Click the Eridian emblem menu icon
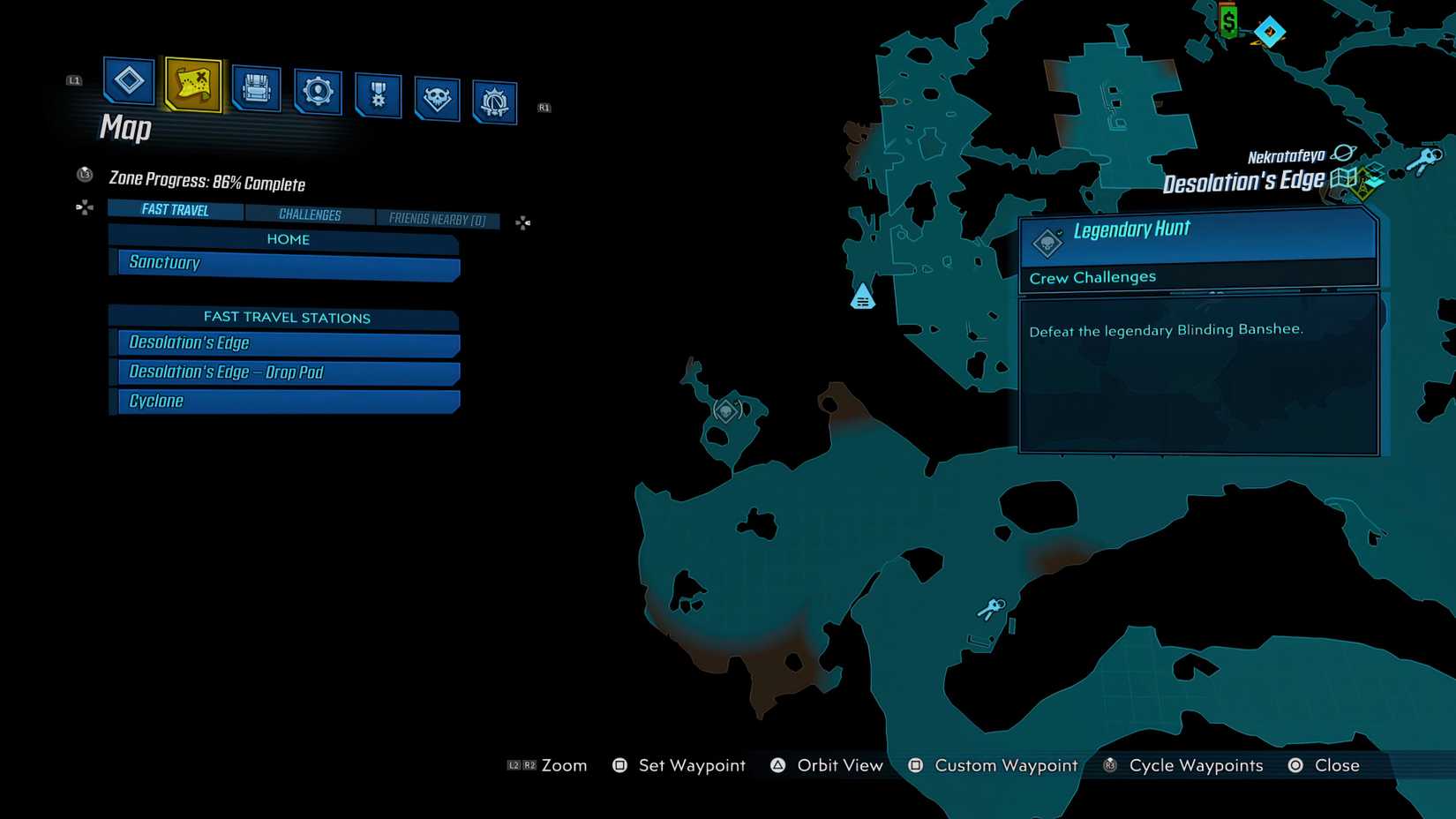Screen dimensions: 1456x819 coord(494,99)
